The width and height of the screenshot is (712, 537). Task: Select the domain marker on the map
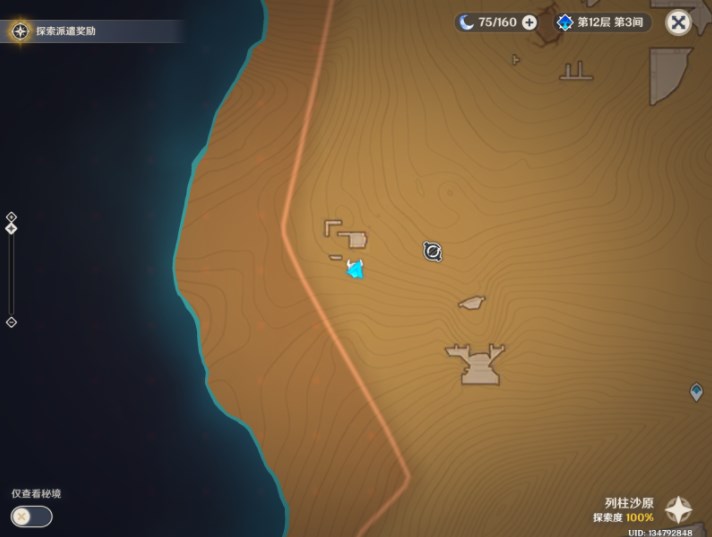[x=432, y=251]
